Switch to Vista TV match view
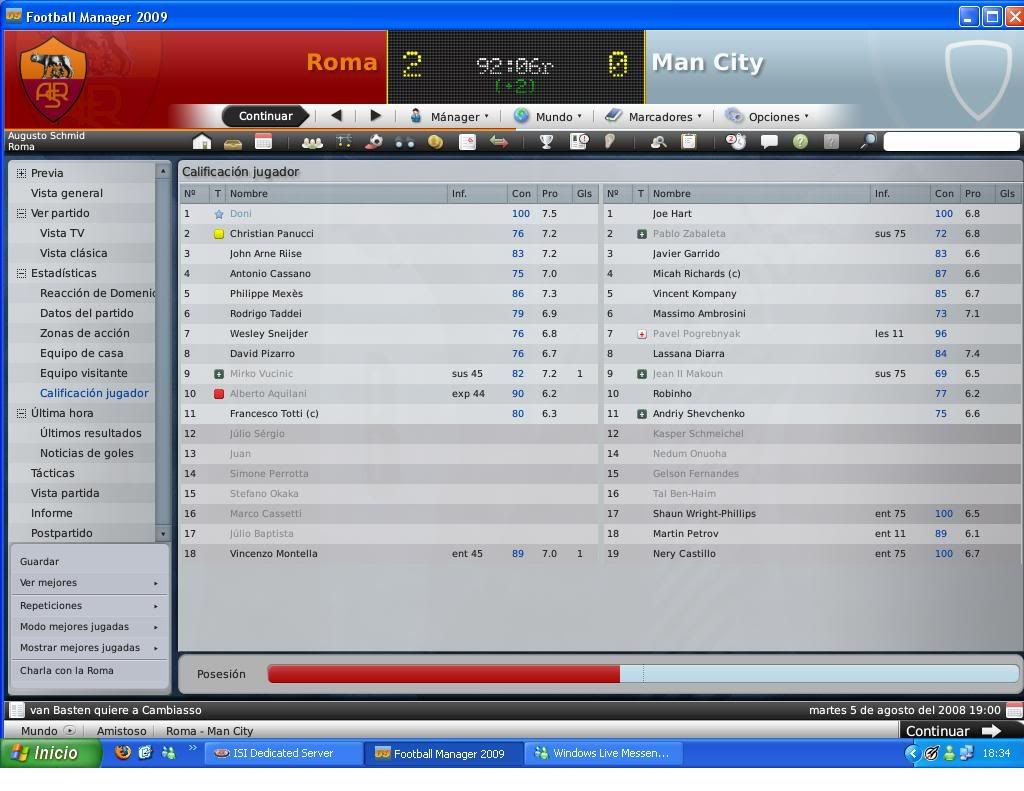 point(62,233)
